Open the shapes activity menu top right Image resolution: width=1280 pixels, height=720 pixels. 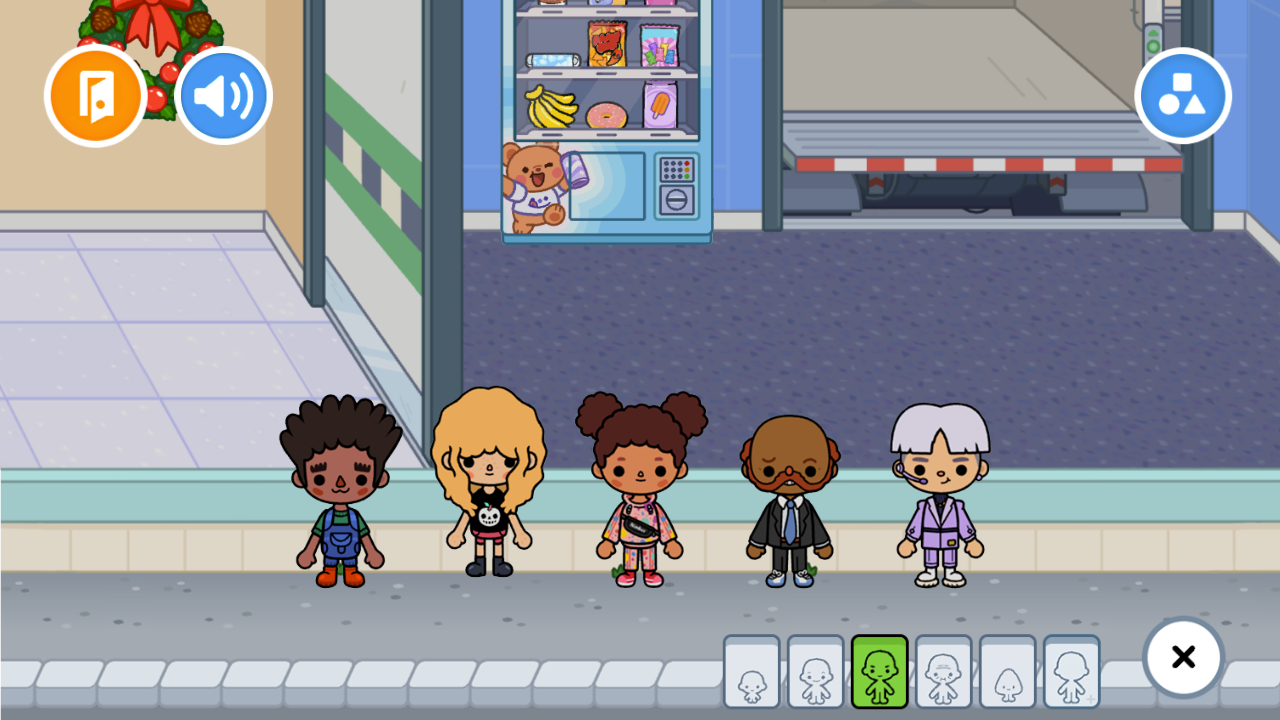1183,95
